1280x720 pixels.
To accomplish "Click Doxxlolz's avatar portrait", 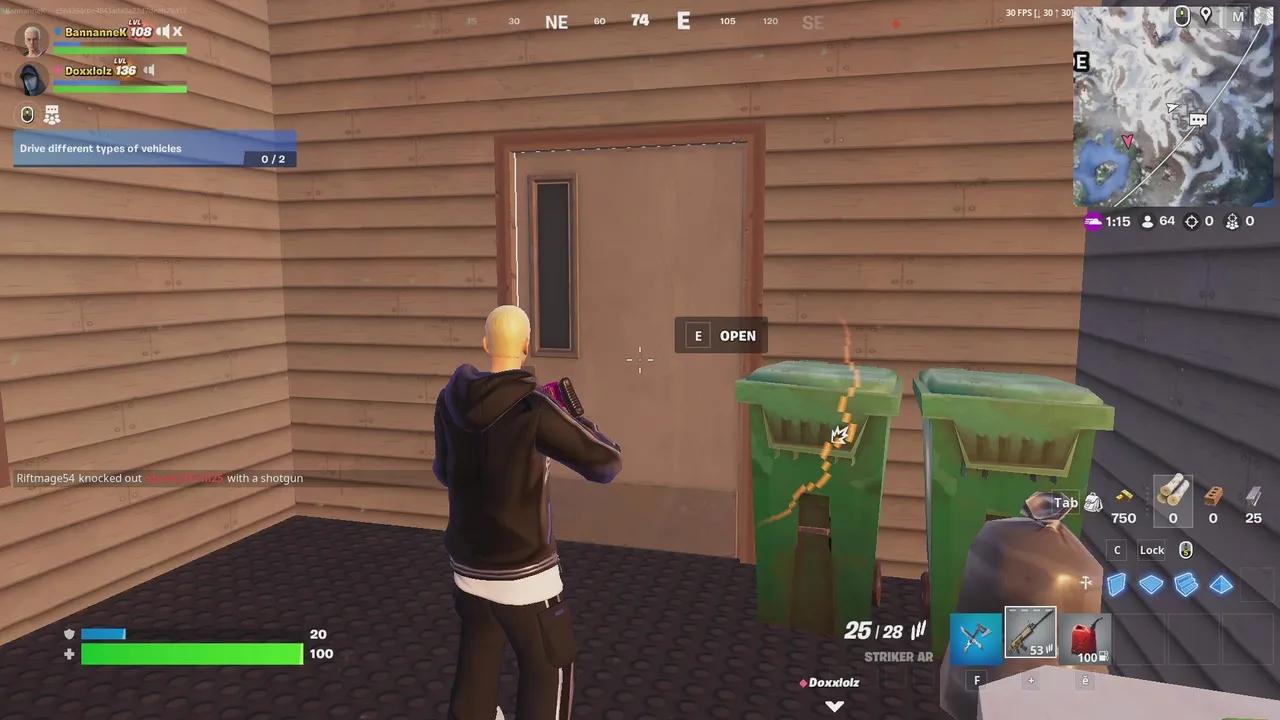I will pyautogui.click(x=30, y=78).
